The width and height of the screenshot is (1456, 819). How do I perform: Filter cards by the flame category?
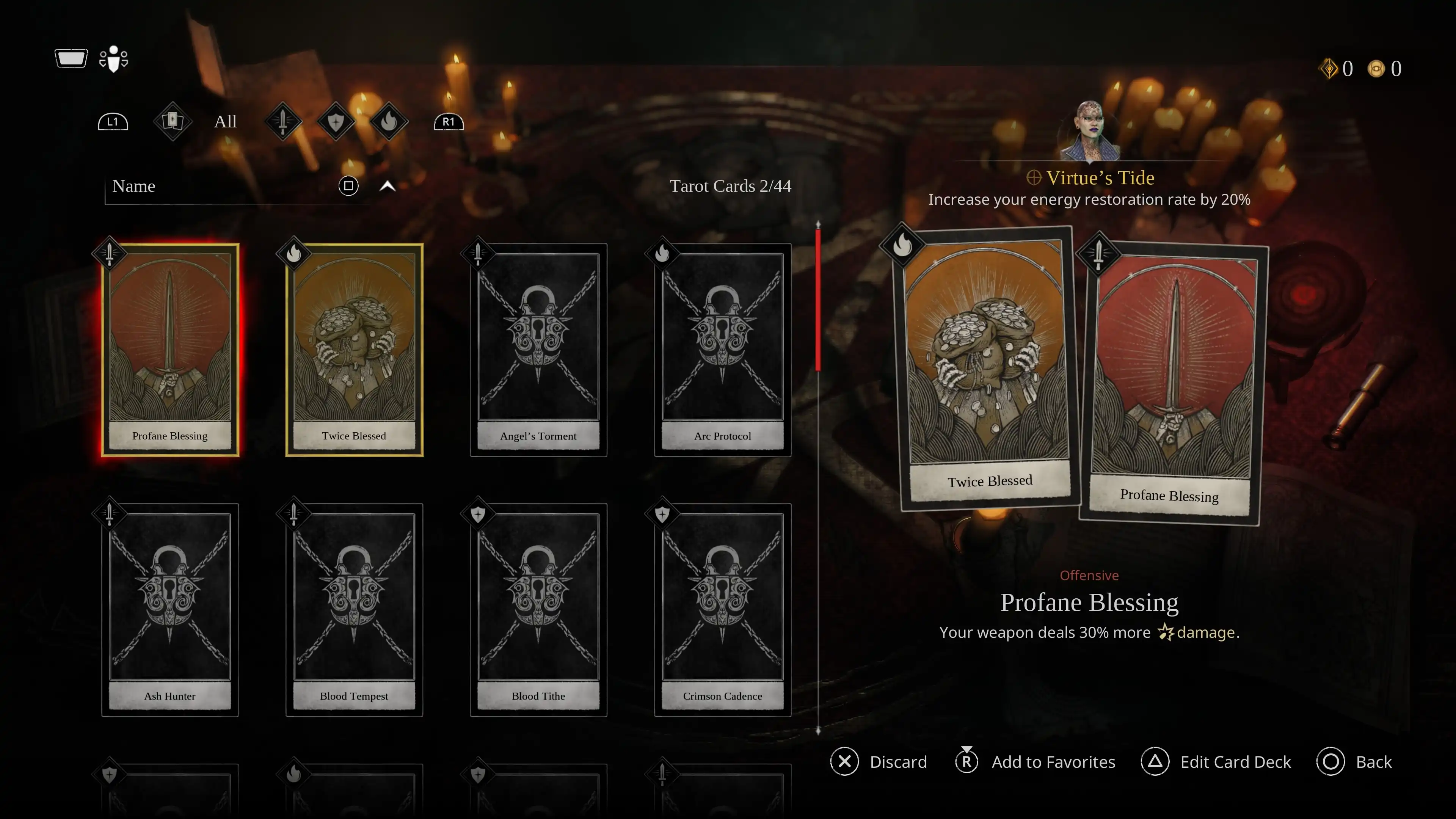pos(389,121)
